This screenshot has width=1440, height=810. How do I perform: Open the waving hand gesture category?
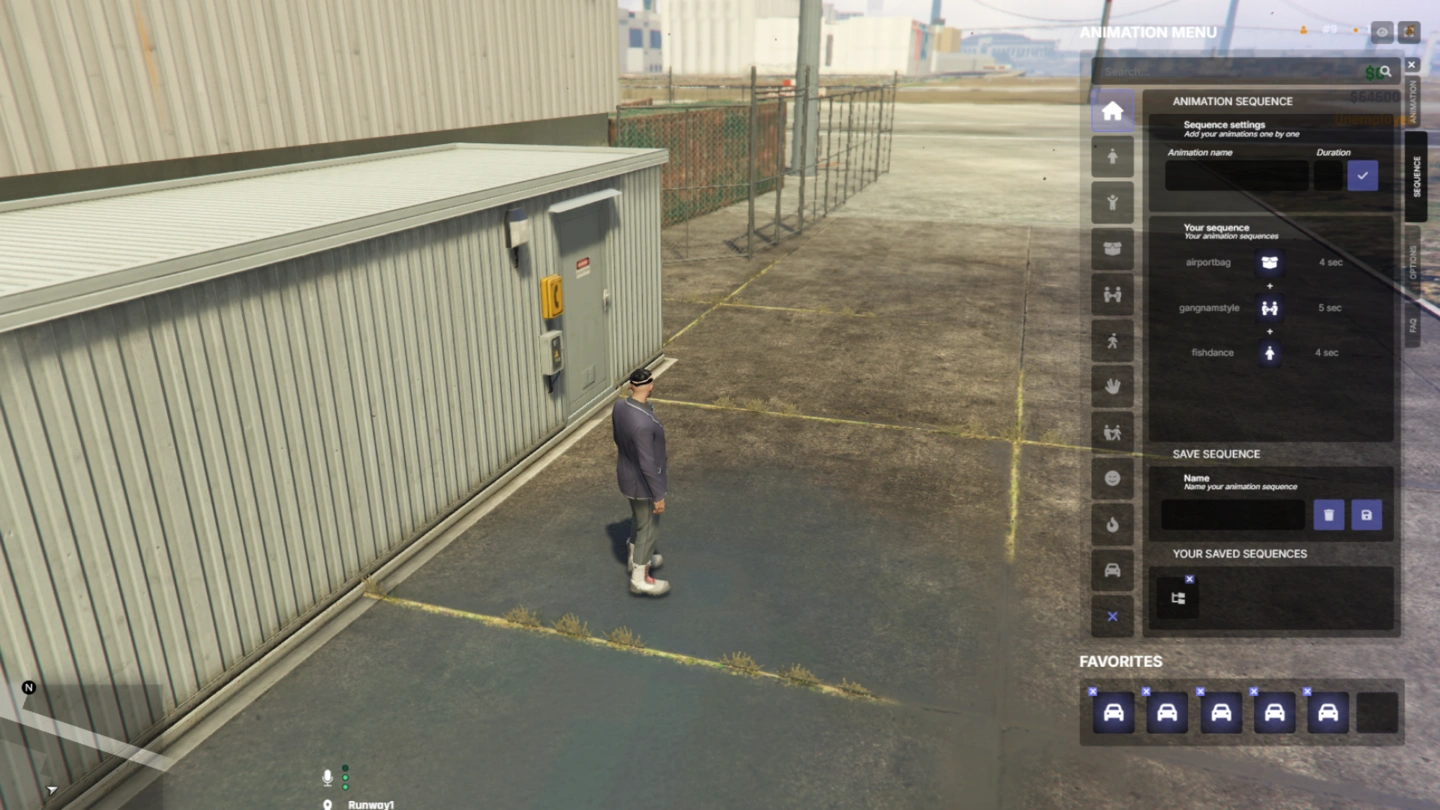[1112, 387]
